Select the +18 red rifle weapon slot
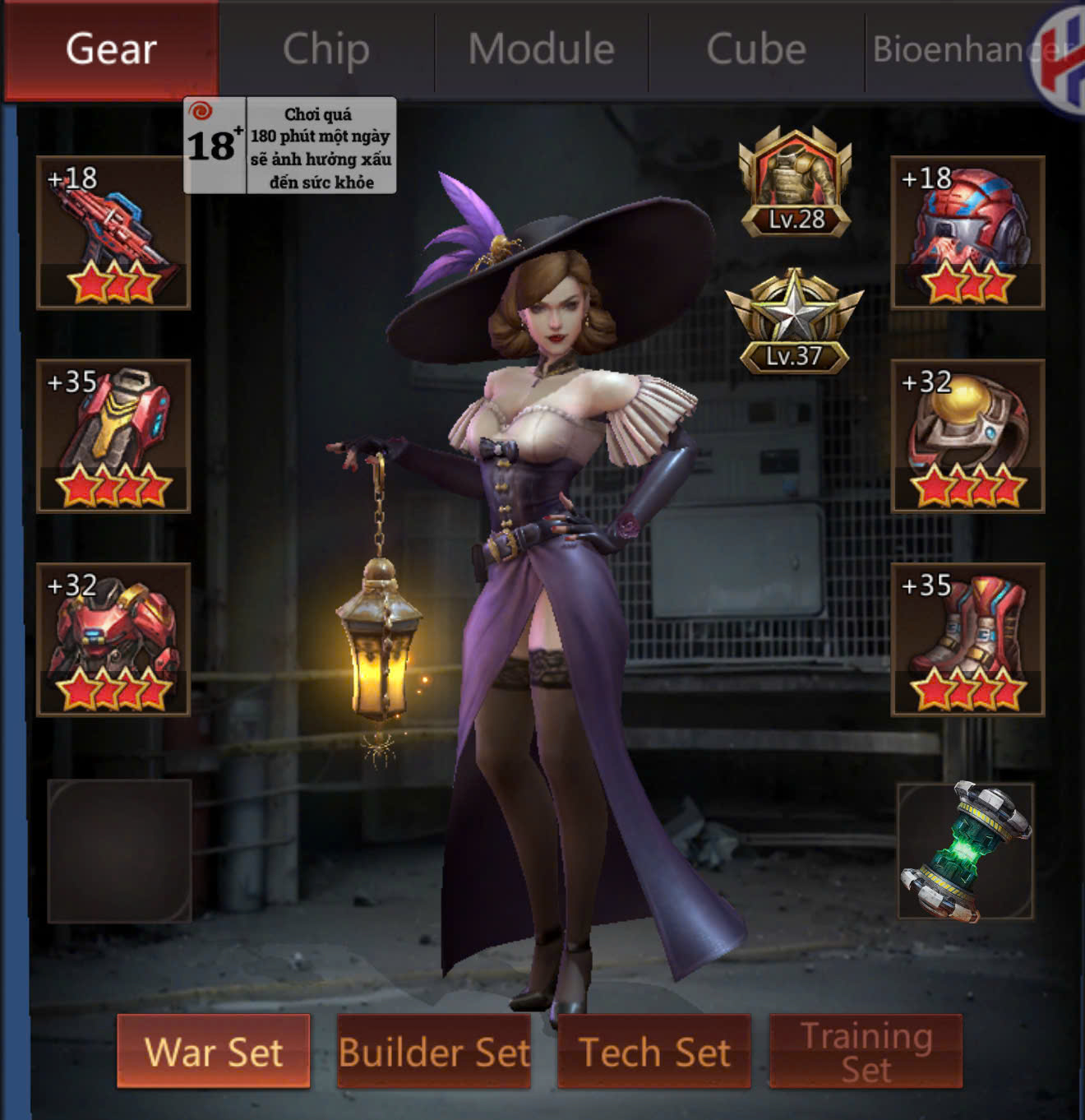The height and width of the screenshot is (1120, 1085). tap(113, 233)
